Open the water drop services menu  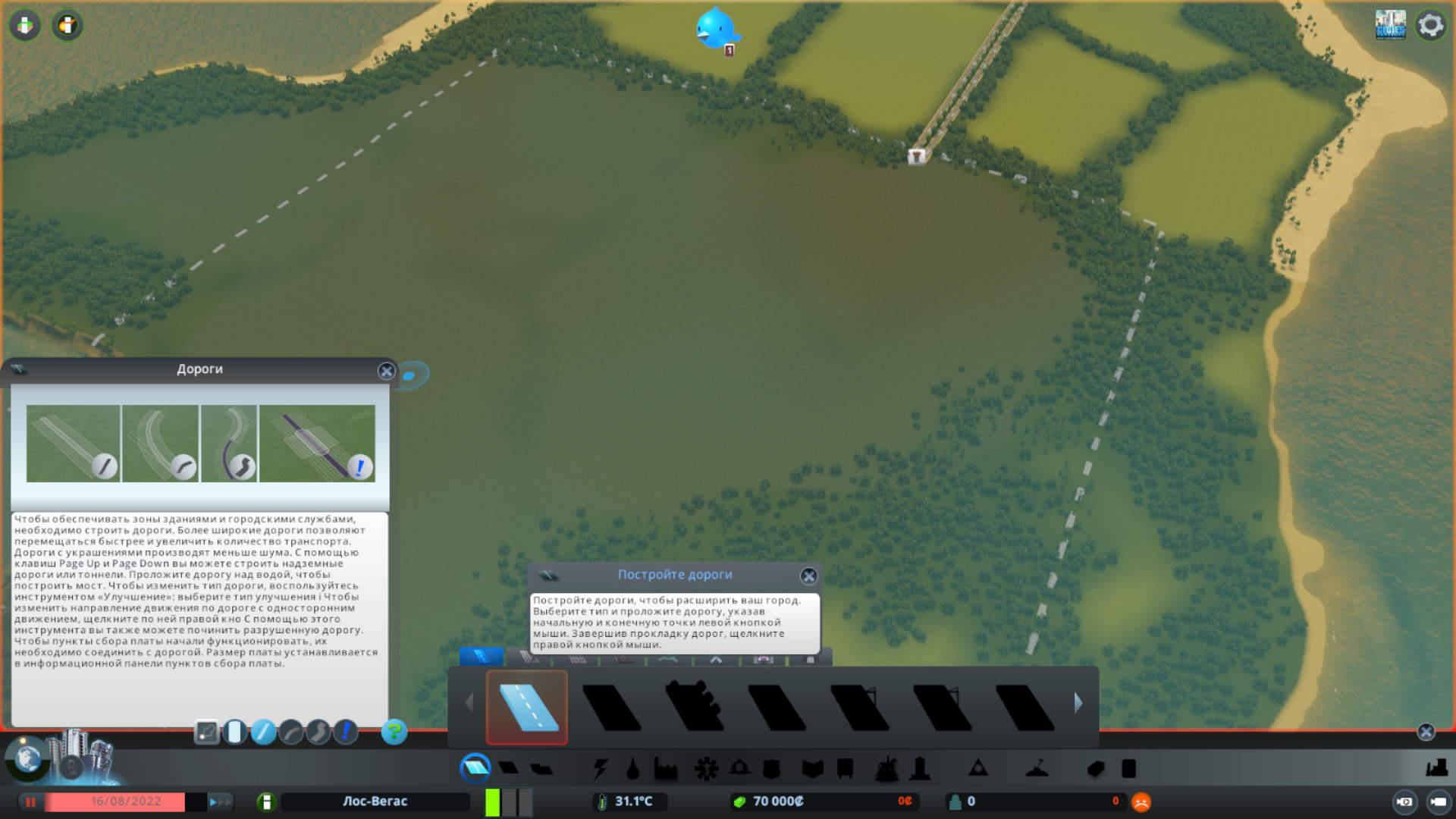pyautogui.click(x=632, y=769)
